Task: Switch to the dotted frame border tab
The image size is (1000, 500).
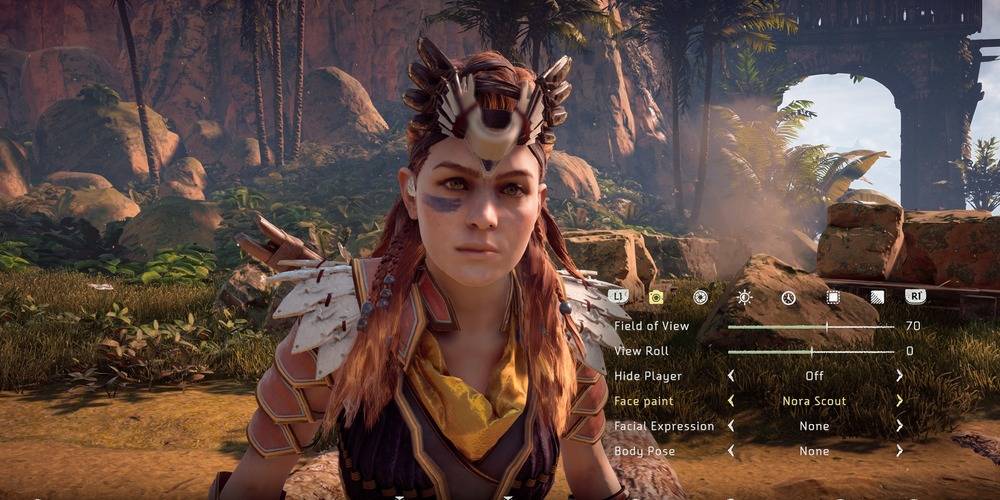Action: pos(832,297)
